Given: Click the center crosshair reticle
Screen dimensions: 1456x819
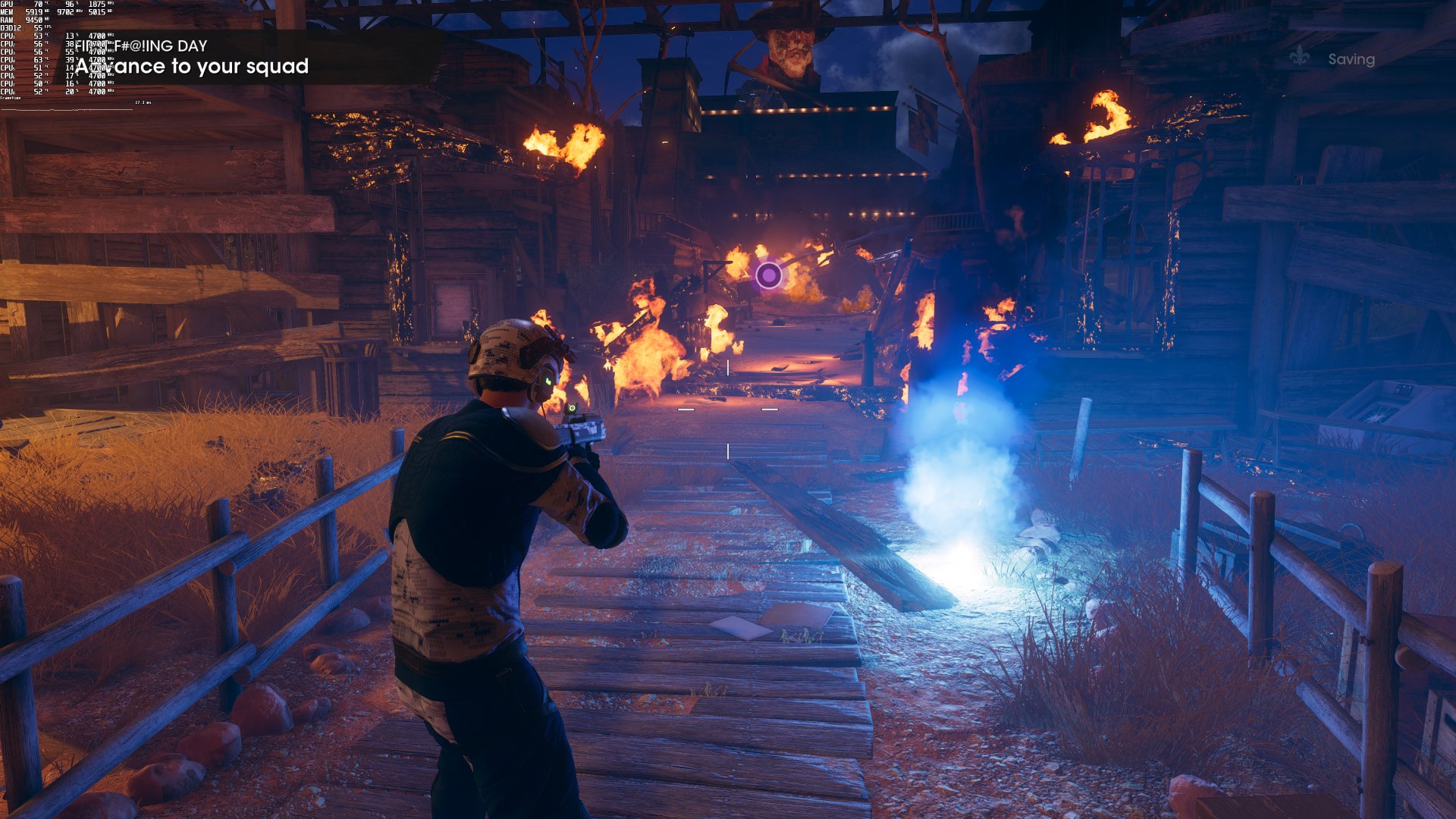Looking at the screenshot, I should (x=728, y=409).
